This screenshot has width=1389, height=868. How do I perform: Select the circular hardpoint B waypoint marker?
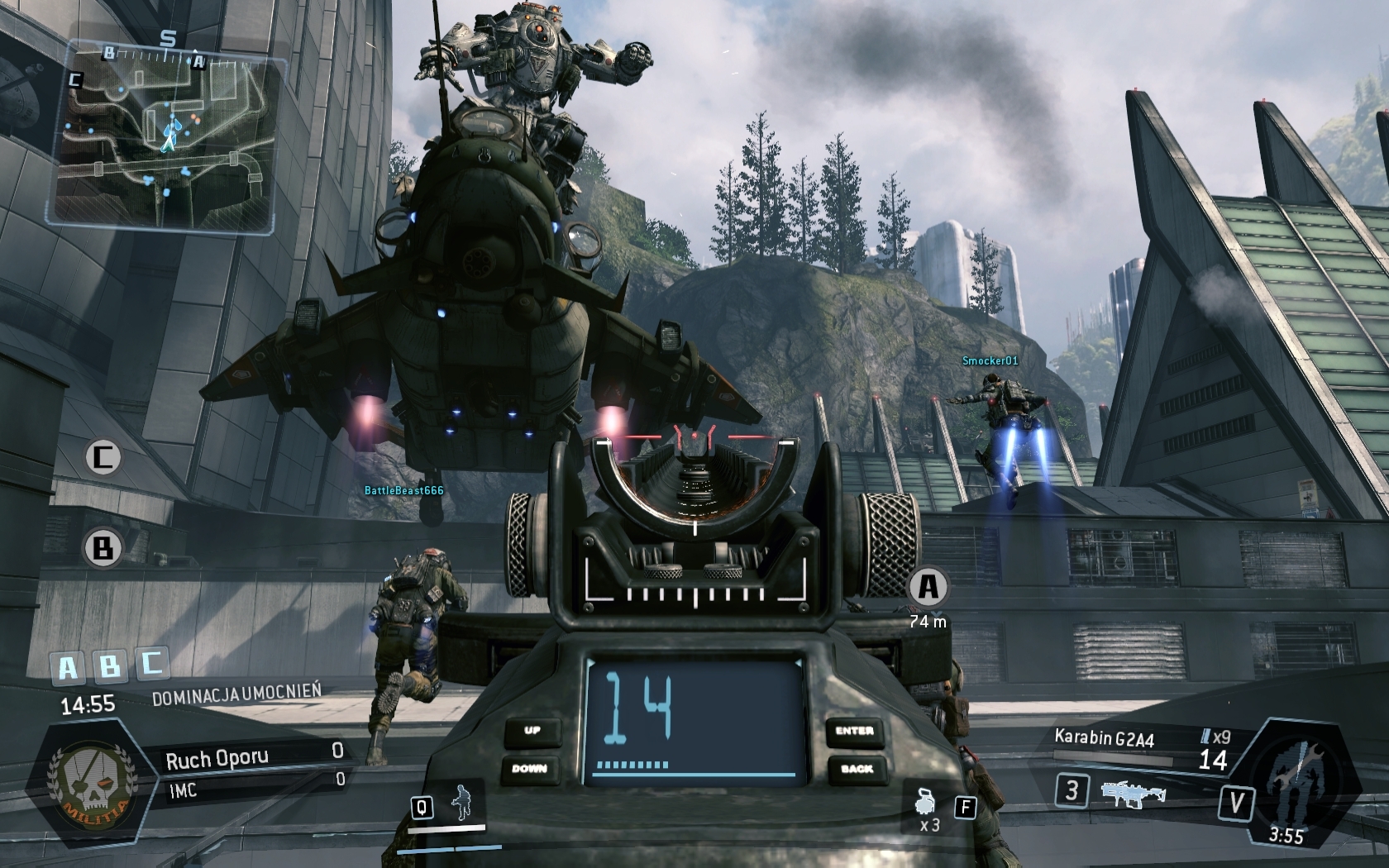tap(103, 548)
